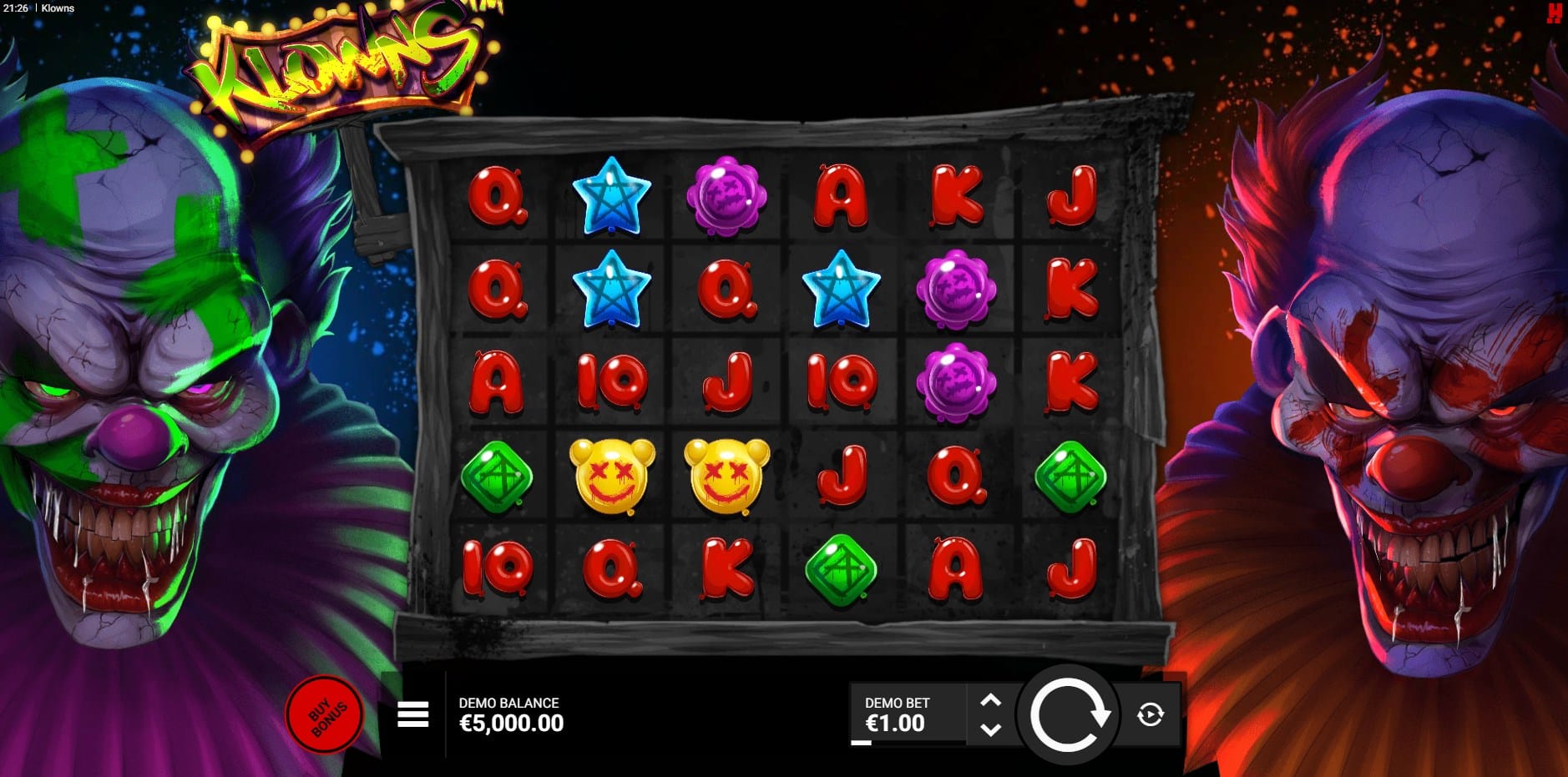Image resolution: width=1568 pixels, height=777 pixels.
Task: Increase the demo bet amount
Action: point(990,700)
